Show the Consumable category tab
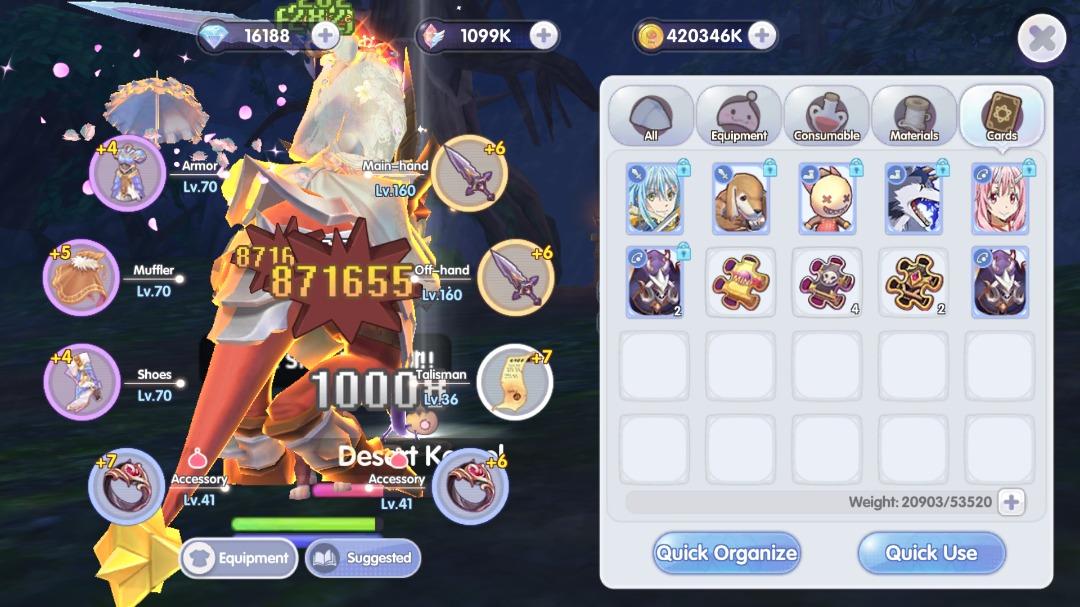The image size is (1080, 607). 827,116
